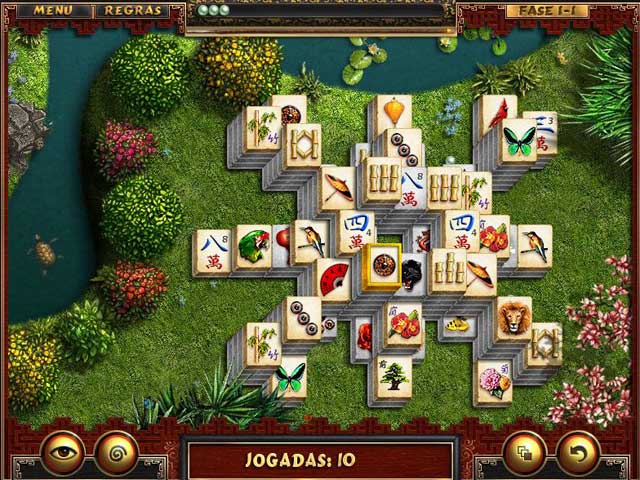The image size is (640, 480).
Task: Pick the green parrot tile
Action: click(x=254, y=247)
